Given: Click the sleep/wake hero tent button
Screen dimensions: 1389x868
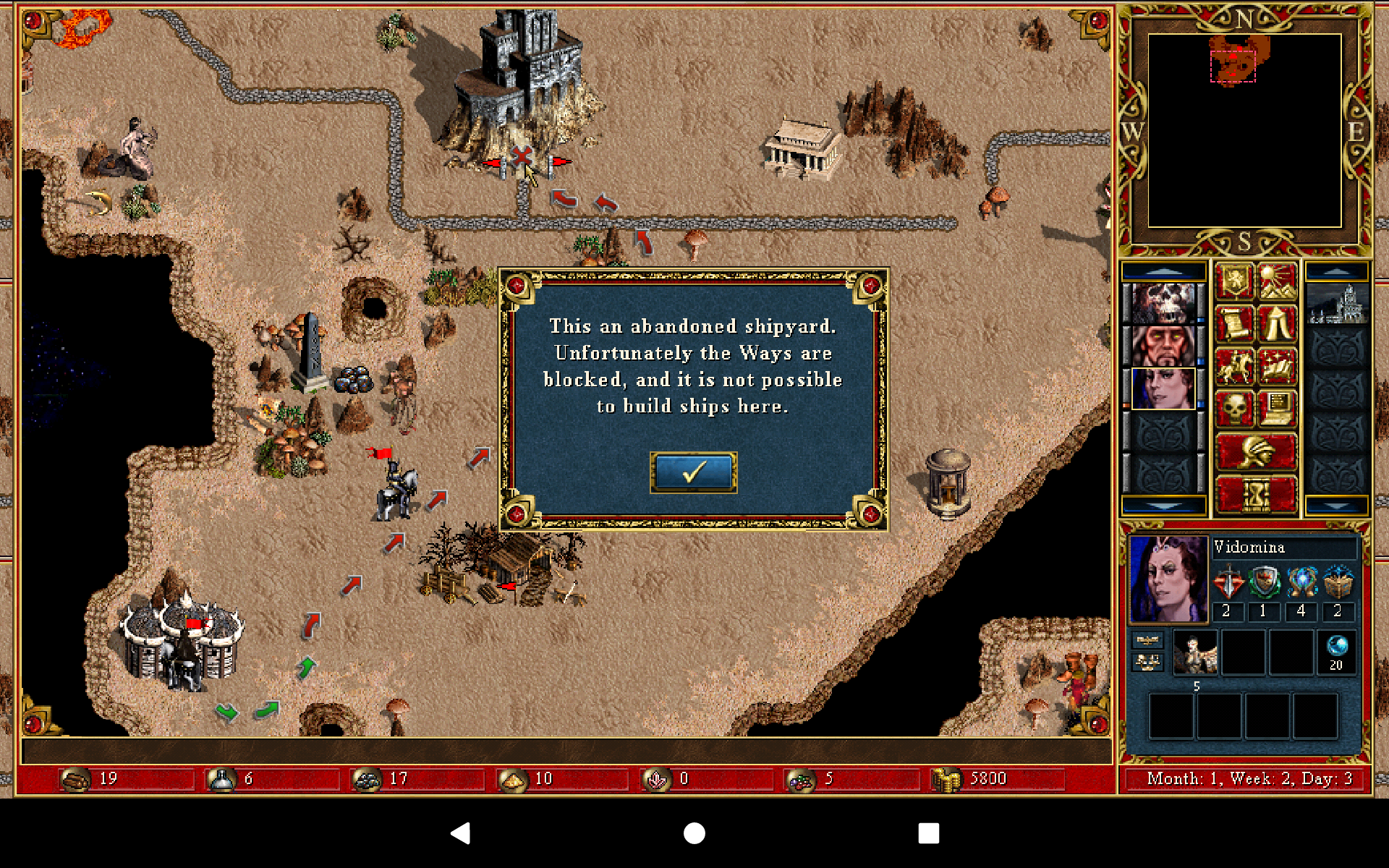Looking at the screenshot, I should point(1277,323).
